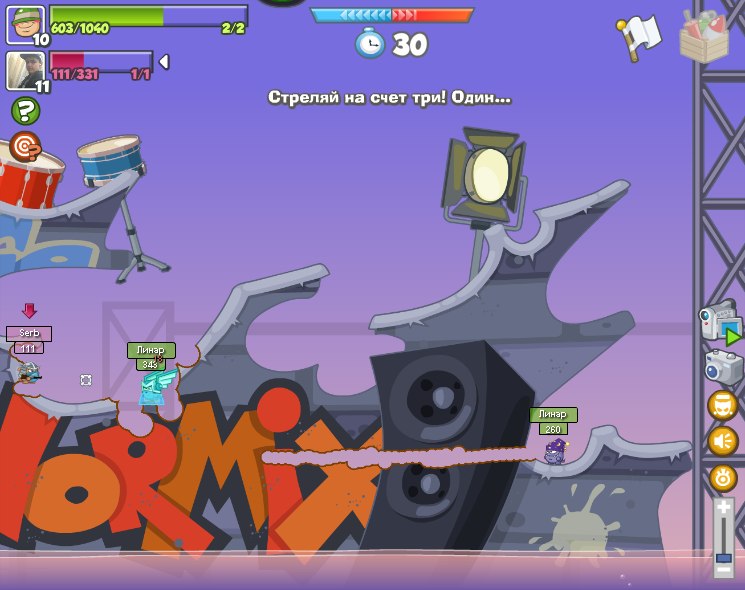The image size is (745, 590).
Task: Click the orange target hint button
Action: tap(25, 148)
